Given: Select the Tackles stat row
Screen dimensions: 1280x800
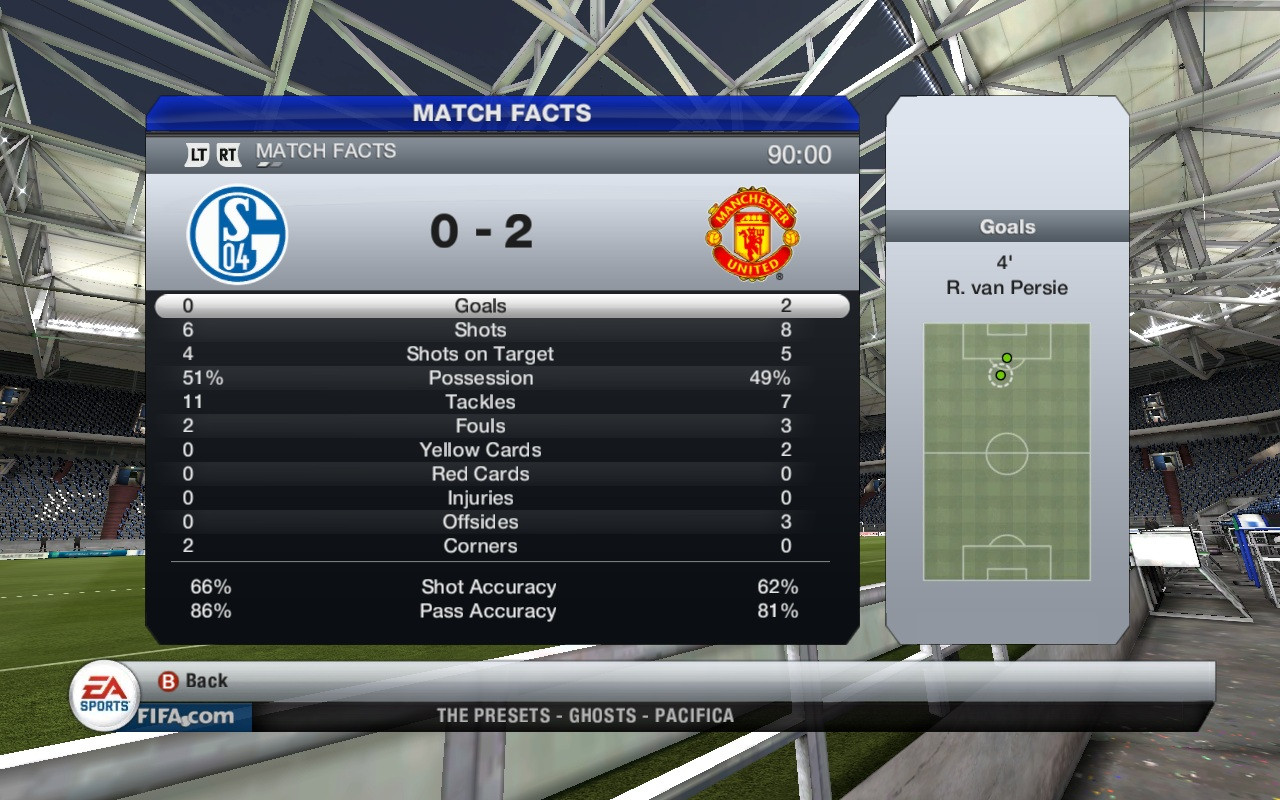Looking at the screenshot, I should [481, 402].
